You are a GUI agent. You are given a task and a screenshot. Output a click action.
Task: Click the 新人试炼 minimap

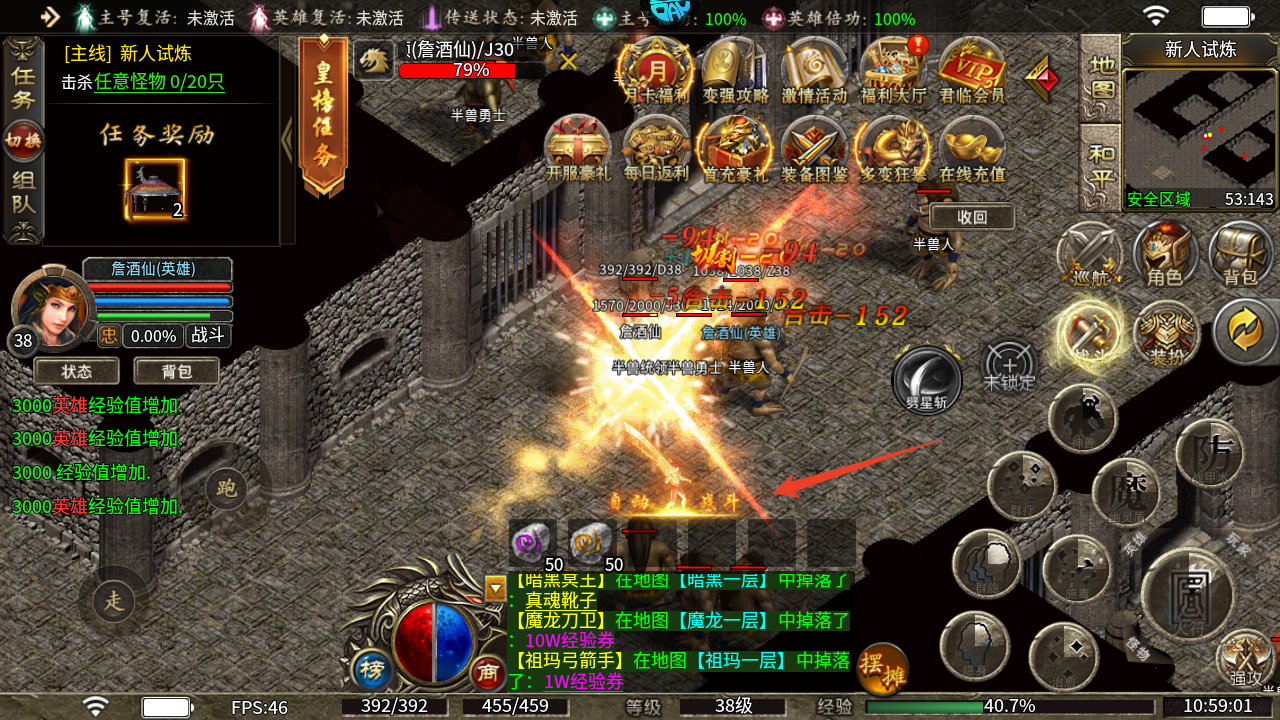tap(1200, 128)
